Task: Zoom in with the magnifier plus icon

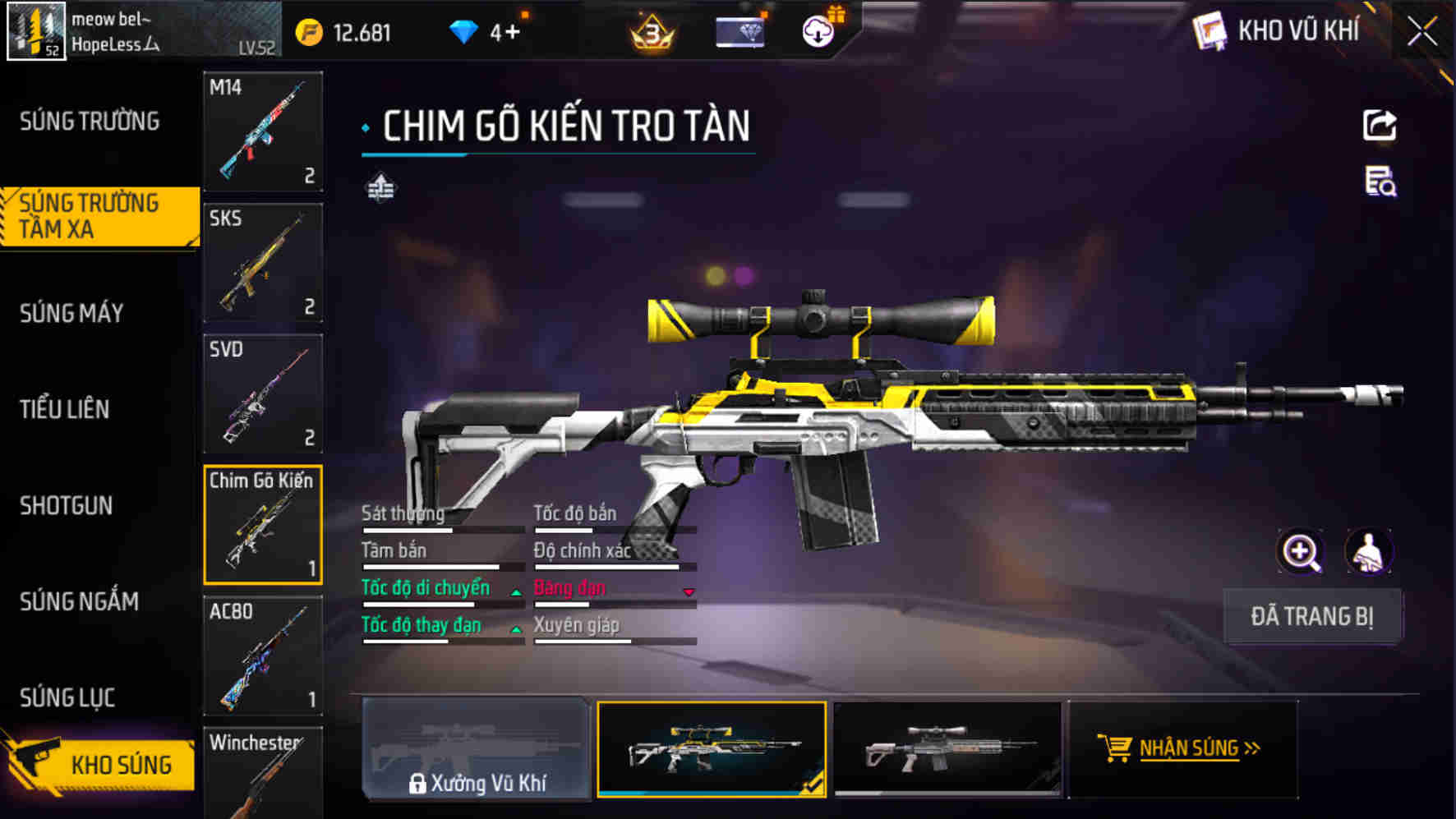Action: [1301, 551]
